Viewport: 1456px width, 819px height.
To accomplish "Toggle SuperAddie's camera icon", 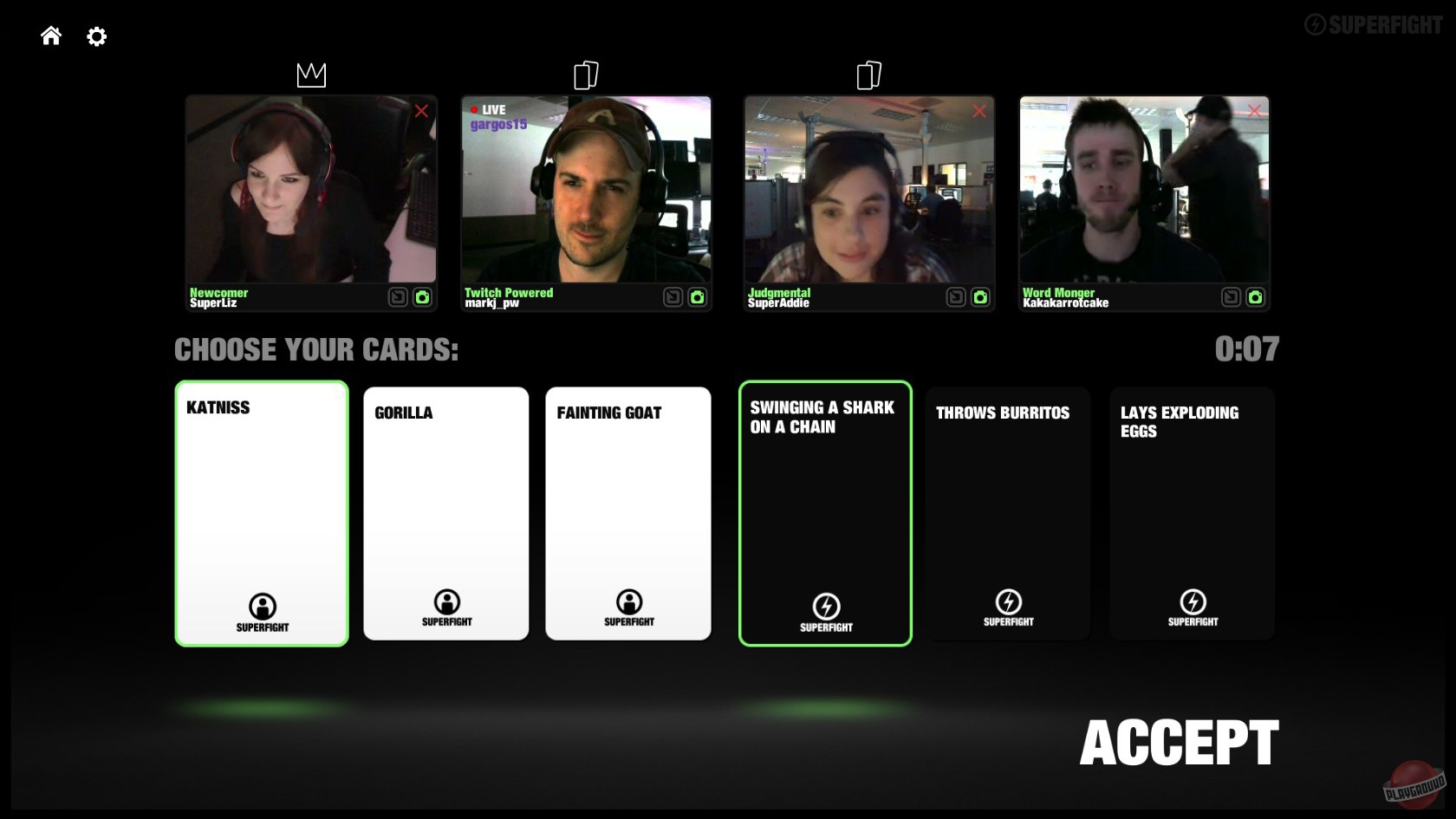I will [979, 296].
